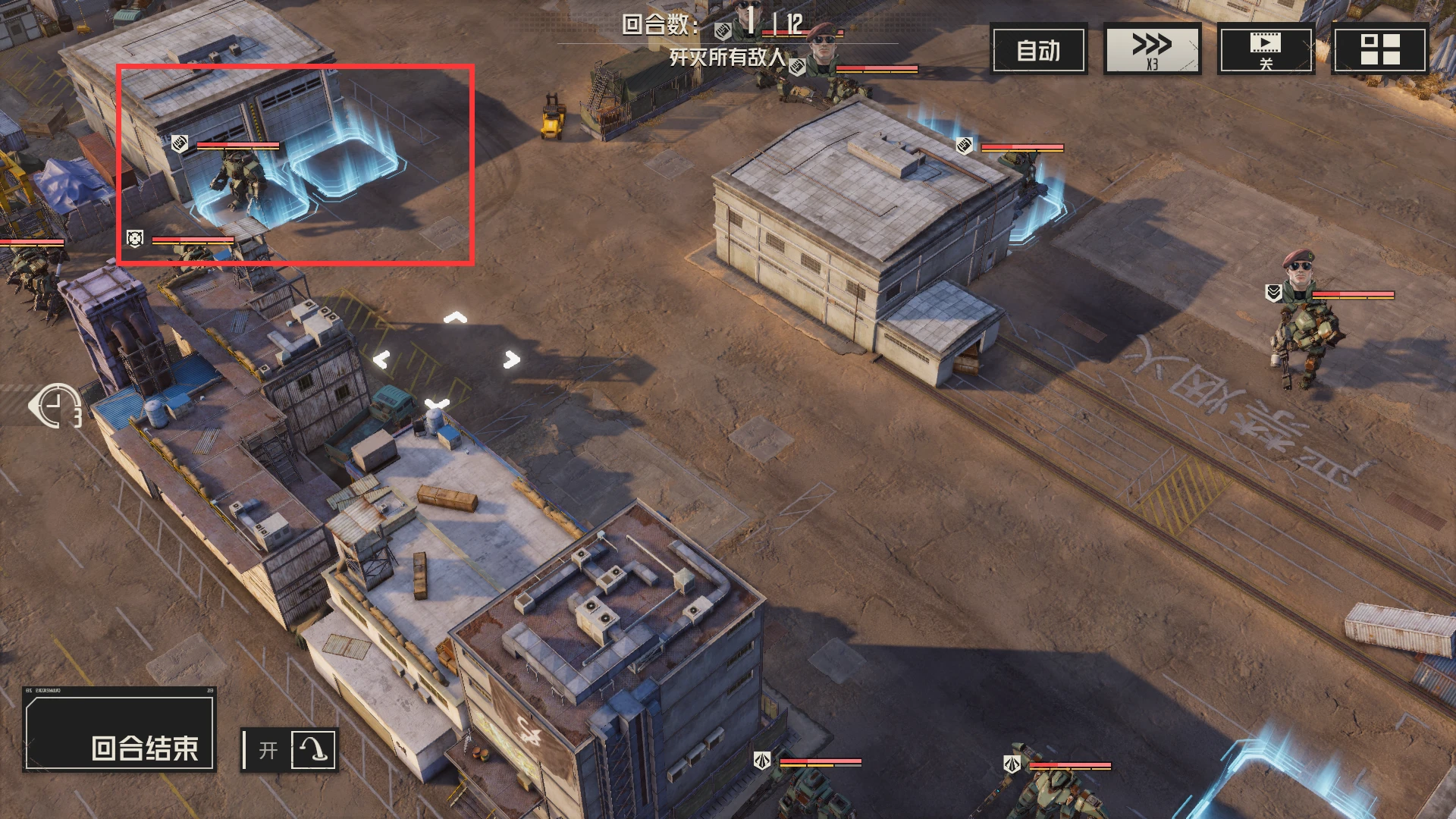Open the four-square grid menu
Viewport: 1456px width, 819px height.
click(1379, 50)
